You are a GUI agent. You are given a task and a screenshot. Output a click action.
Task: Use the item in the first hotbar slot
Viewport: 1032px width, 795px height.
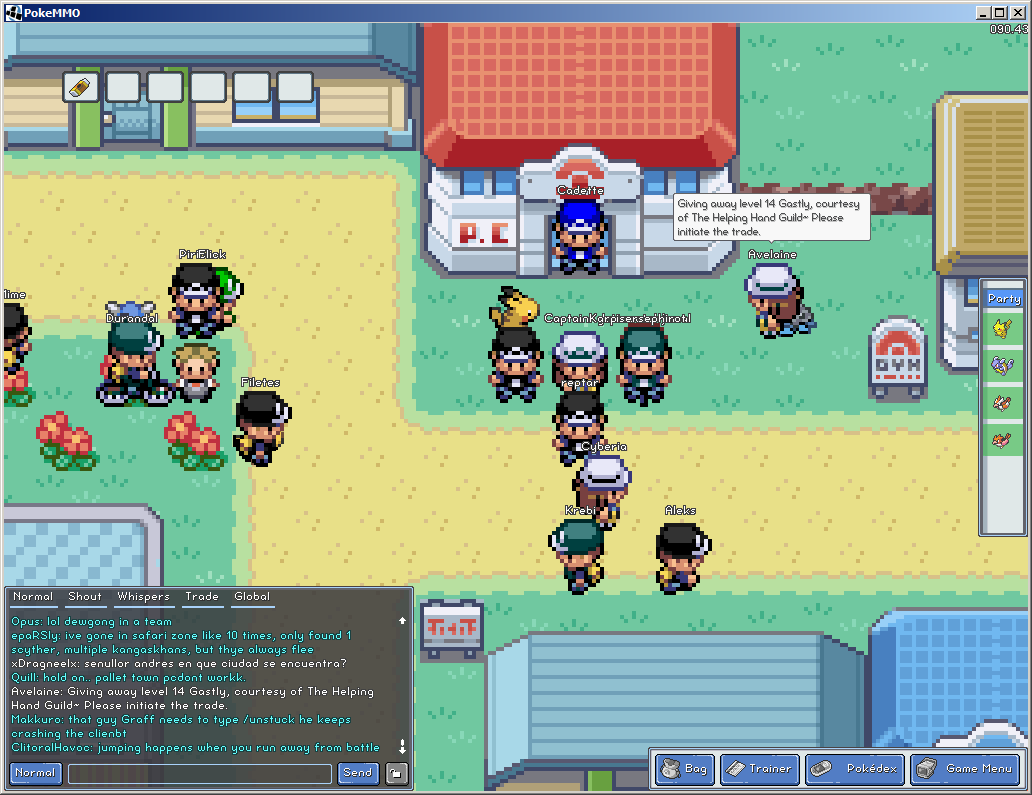80,87
